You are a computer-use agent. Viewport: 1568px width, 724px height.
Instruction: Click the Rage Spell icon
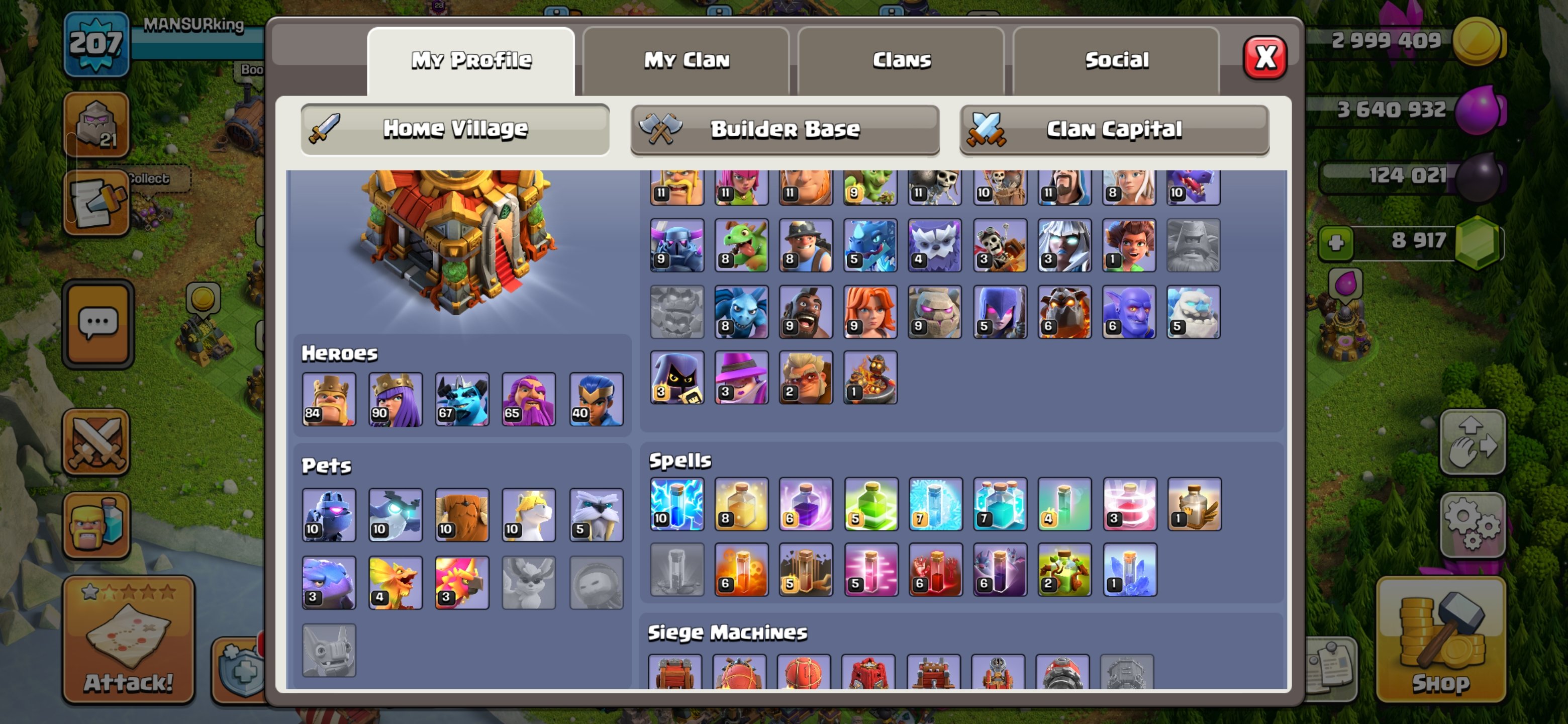[x=807, y=506]
